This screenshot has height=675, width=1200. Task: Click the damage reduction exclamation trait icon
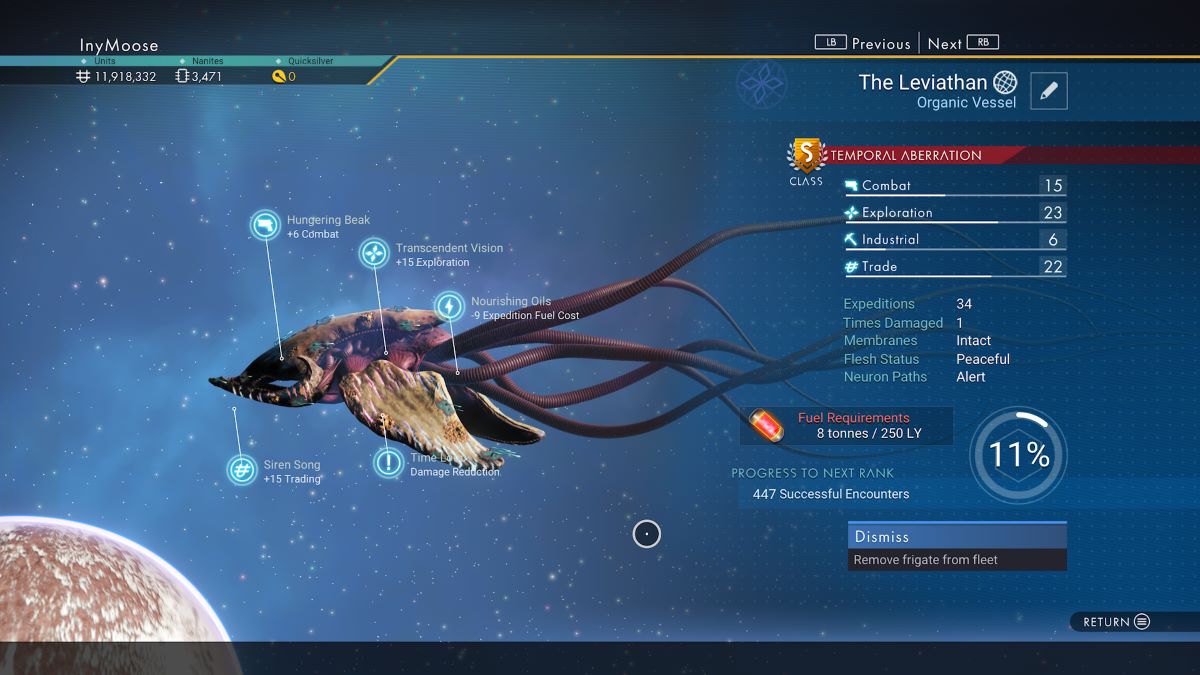coord(388,463)
